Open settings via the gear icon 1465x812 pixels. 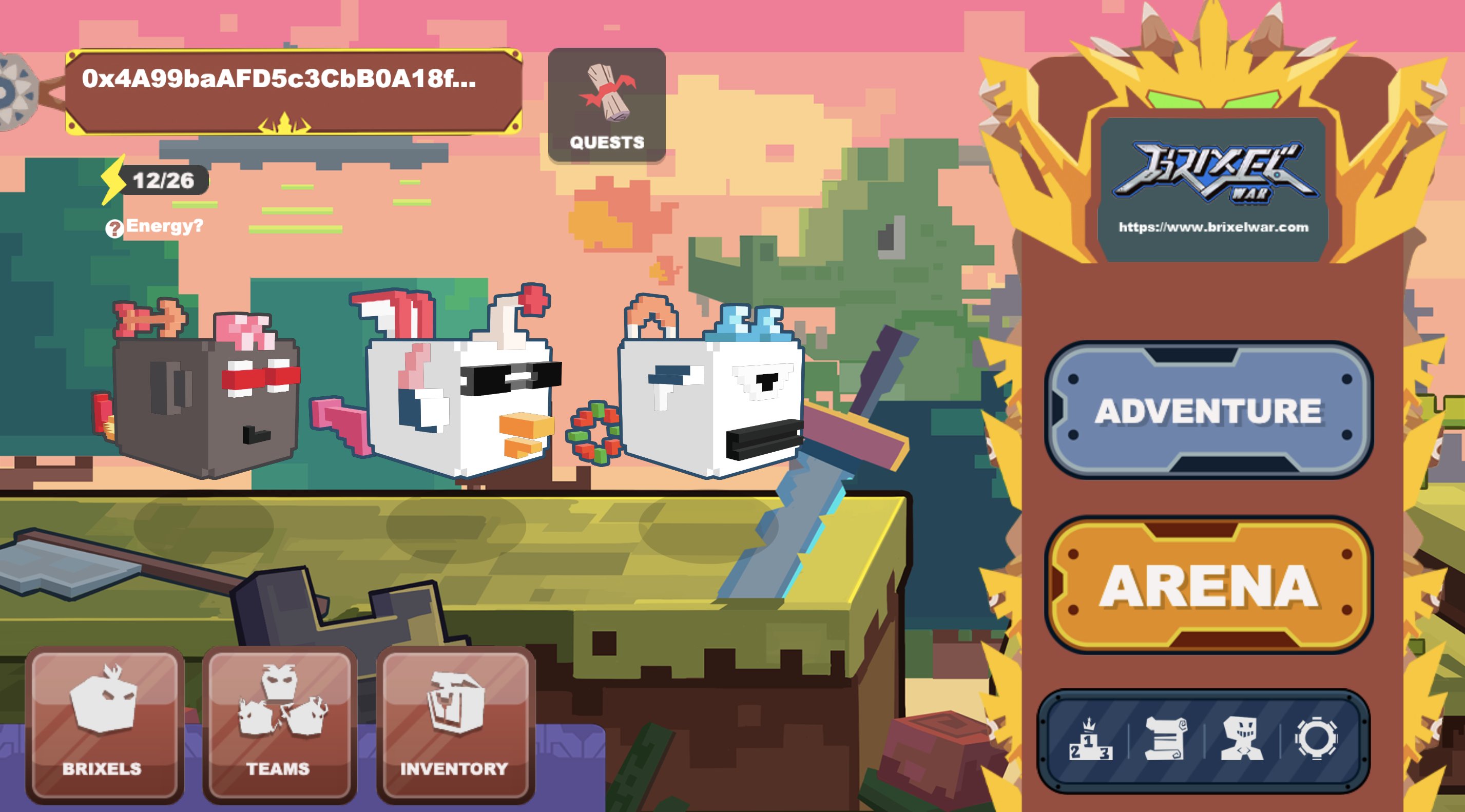click(x=1316, y=739)
